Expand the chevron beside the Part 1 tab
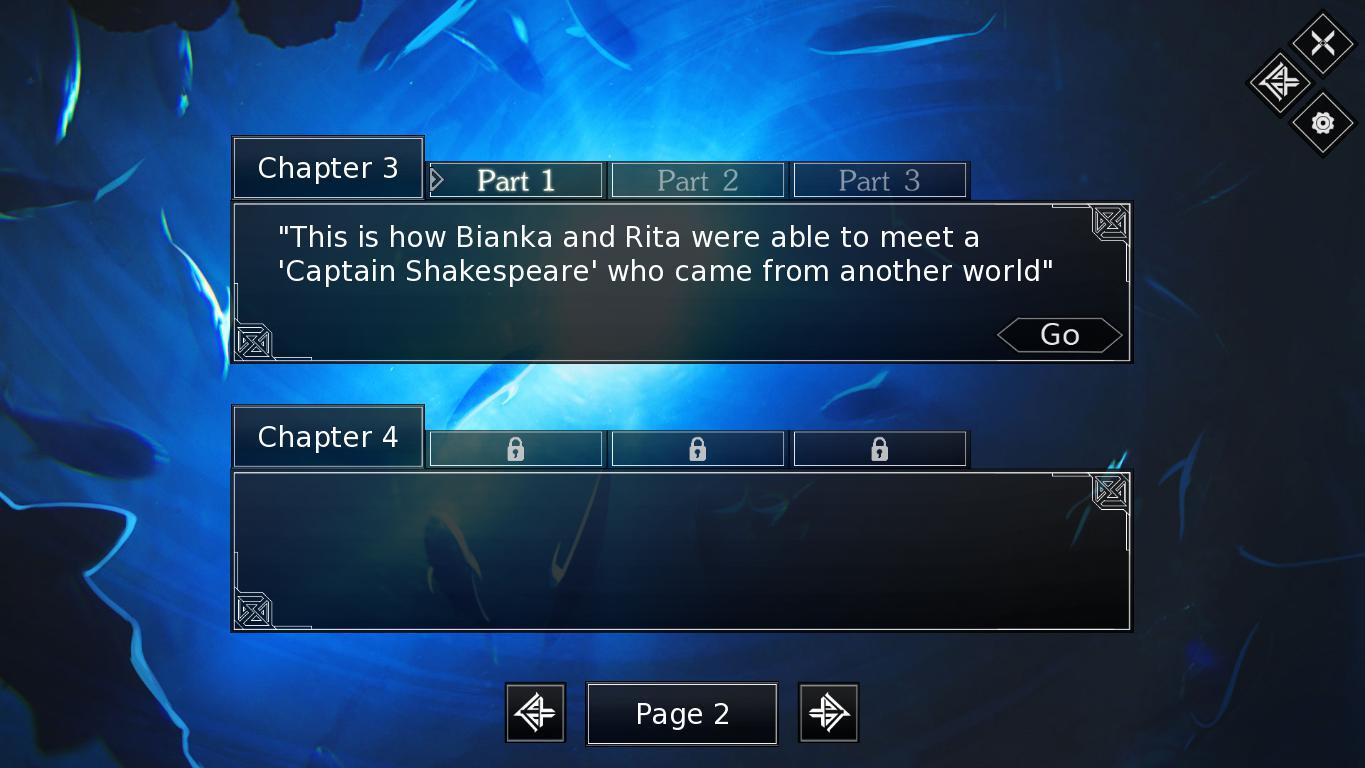1365x768 pixels. 437,180
